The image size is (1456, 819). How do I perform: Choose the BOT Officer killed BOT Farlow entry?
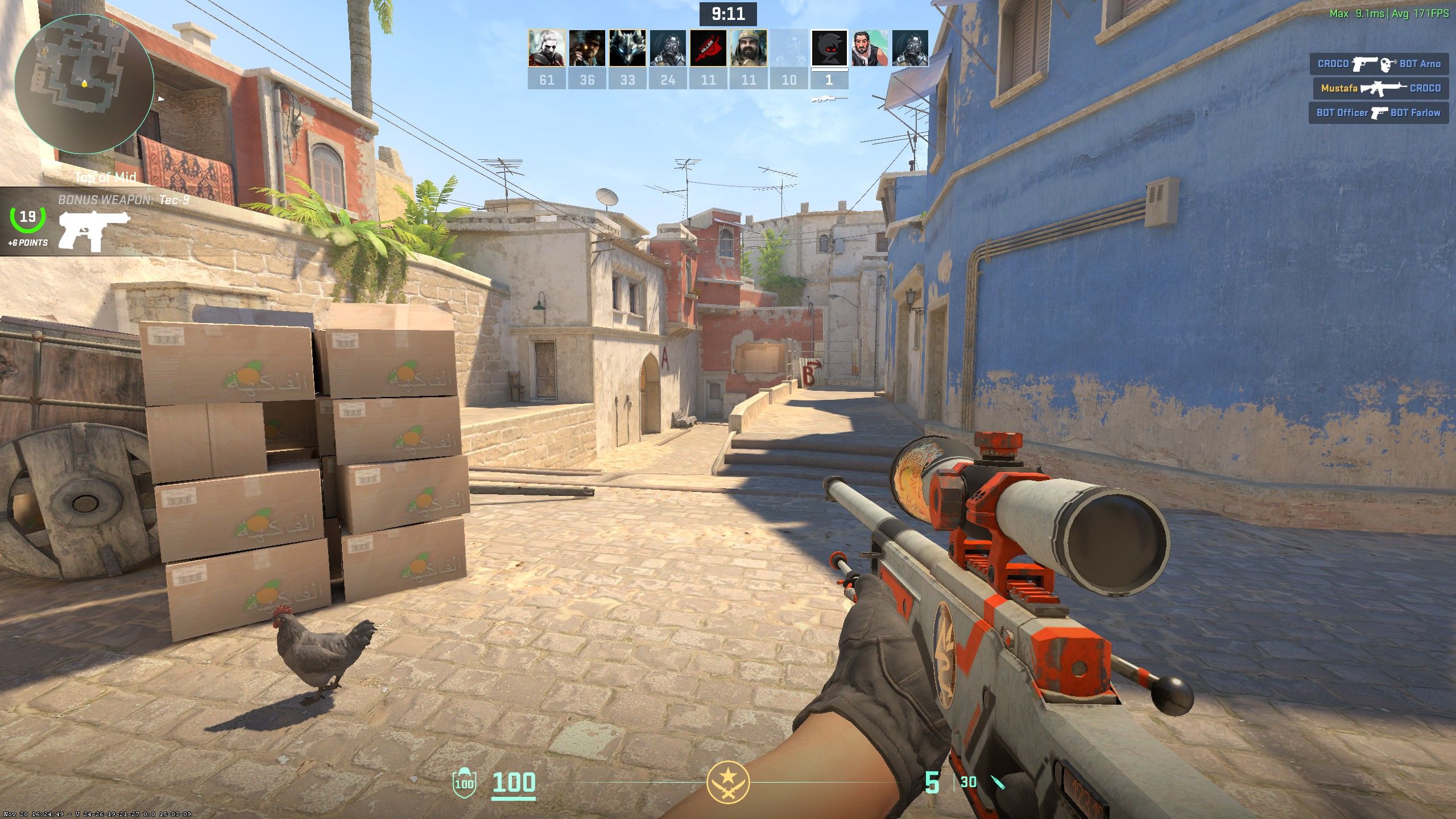[x=1378, y=113]
